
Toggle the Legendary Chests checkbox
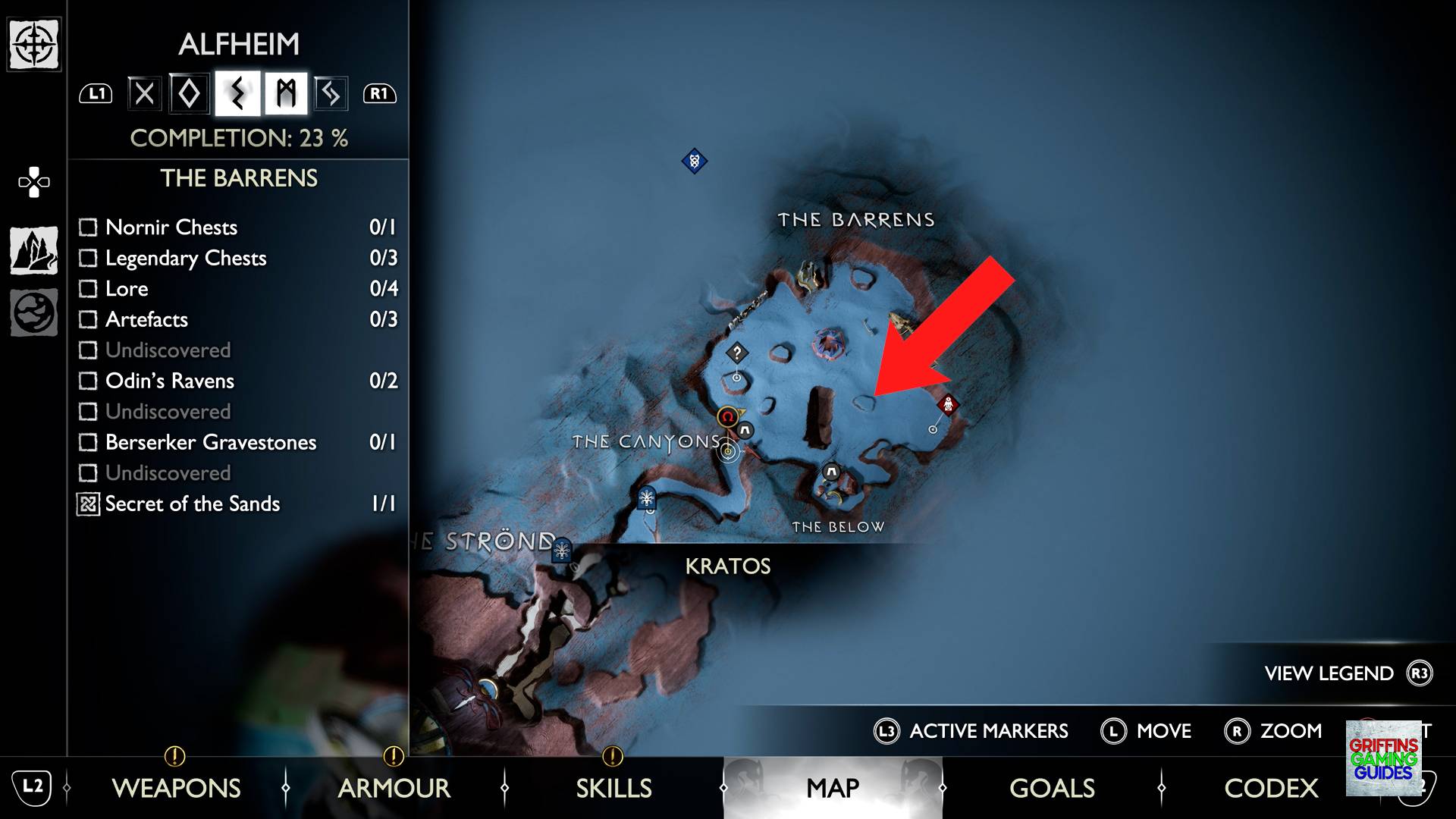(87, 258)
